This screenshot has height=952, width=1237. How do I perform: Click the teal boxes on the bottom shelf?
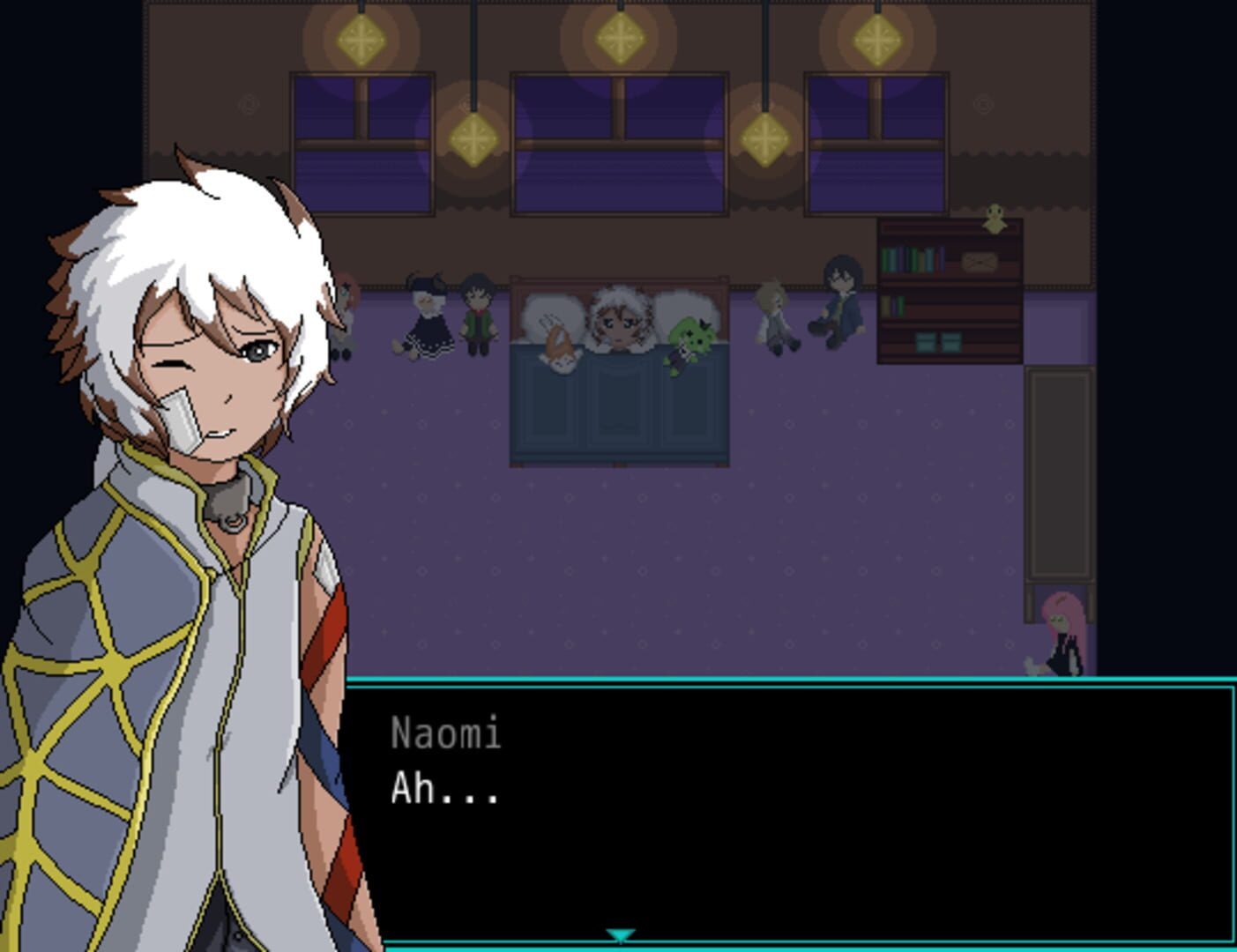point(939,341)
